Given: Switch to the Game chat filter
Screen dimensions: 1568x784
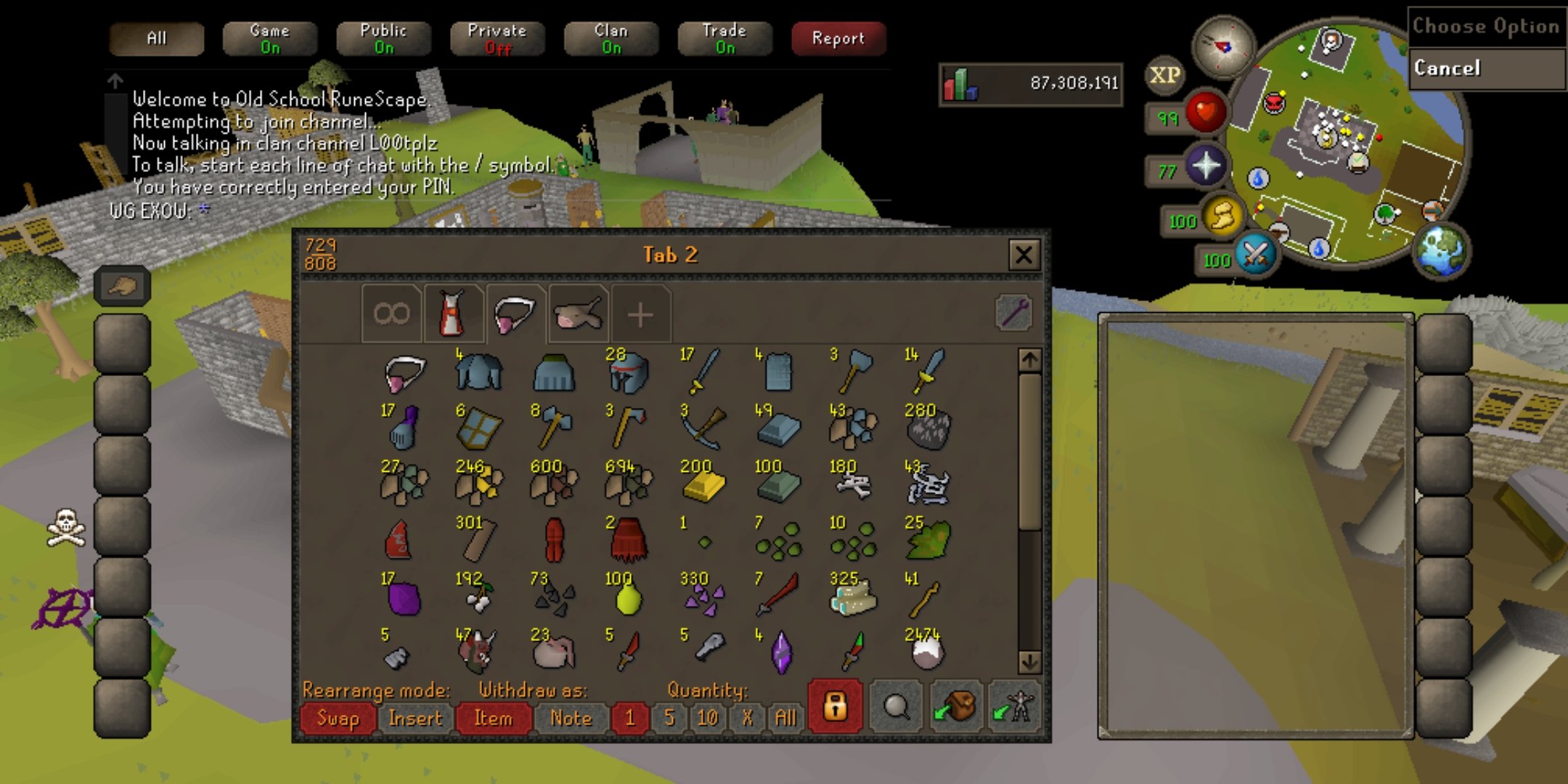Looking at the screenshot, I should 269,38.
